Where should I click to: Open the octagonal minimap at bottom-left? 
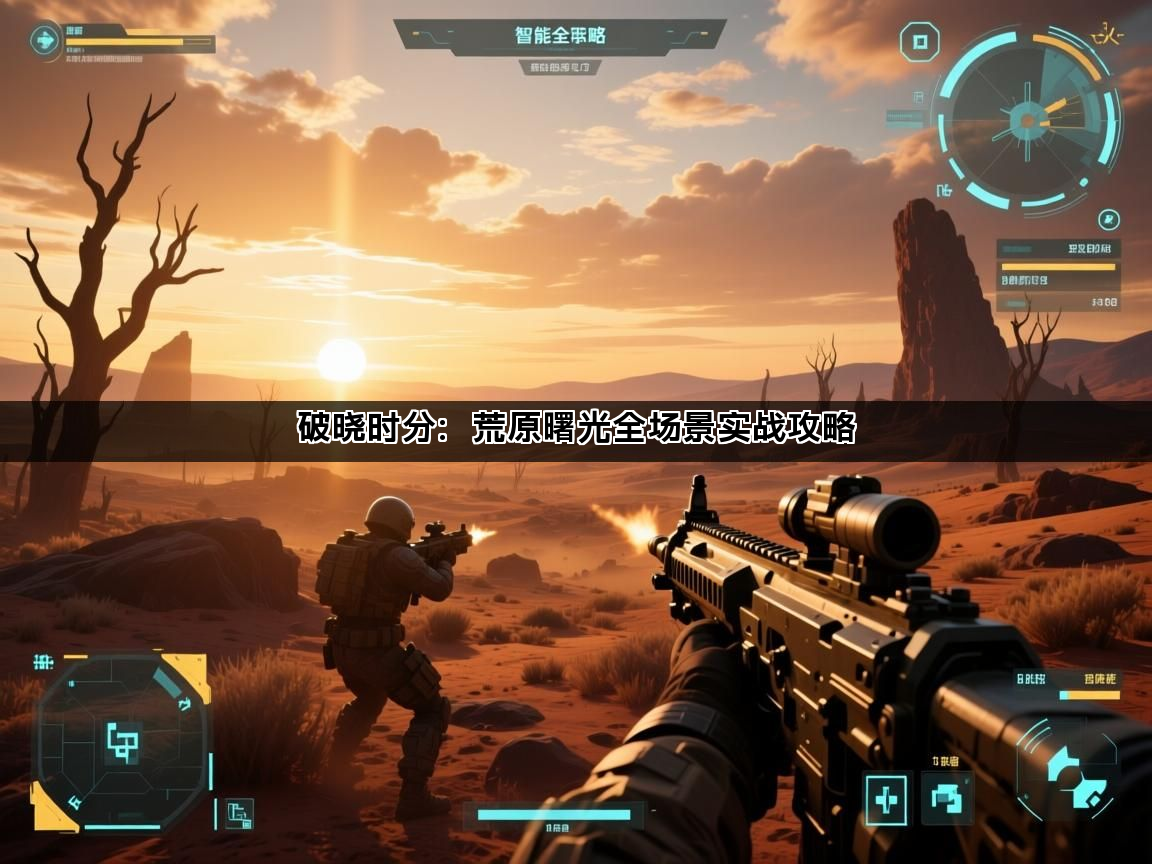tap(122, 742)
